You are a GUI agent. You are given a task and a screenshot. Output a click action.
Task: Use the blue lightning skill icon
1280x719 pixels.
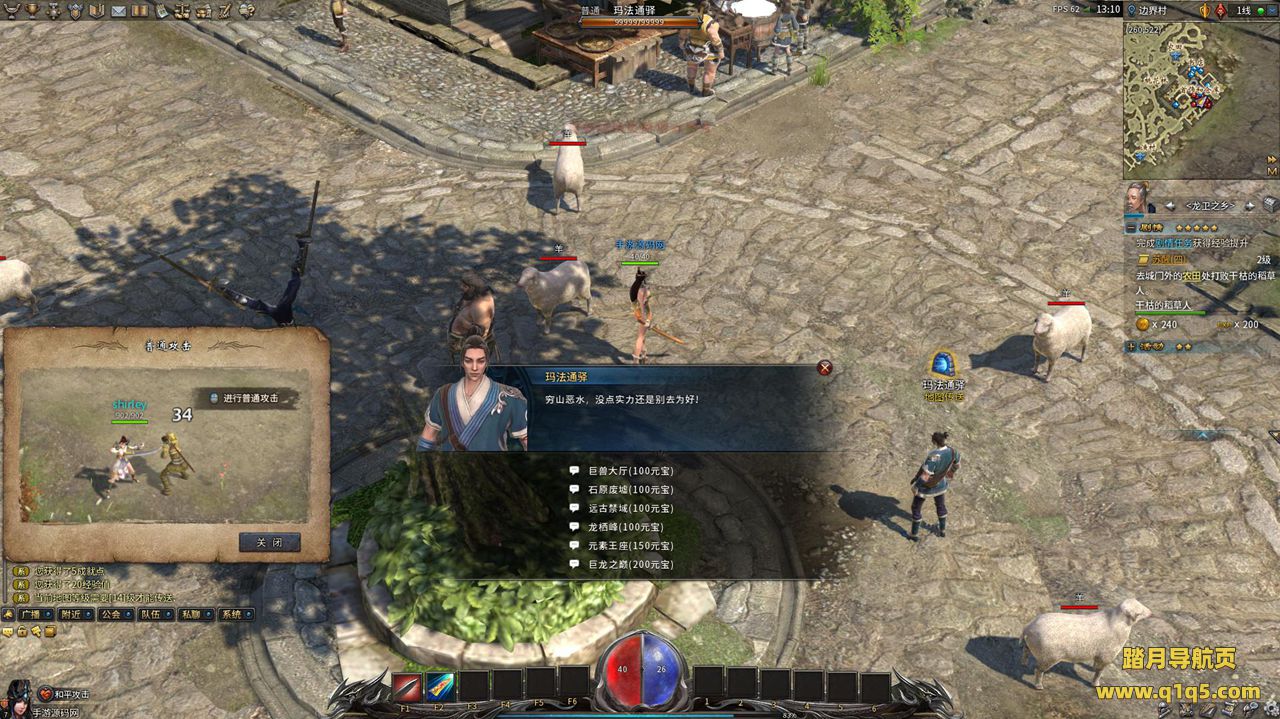tap(440, 686)
